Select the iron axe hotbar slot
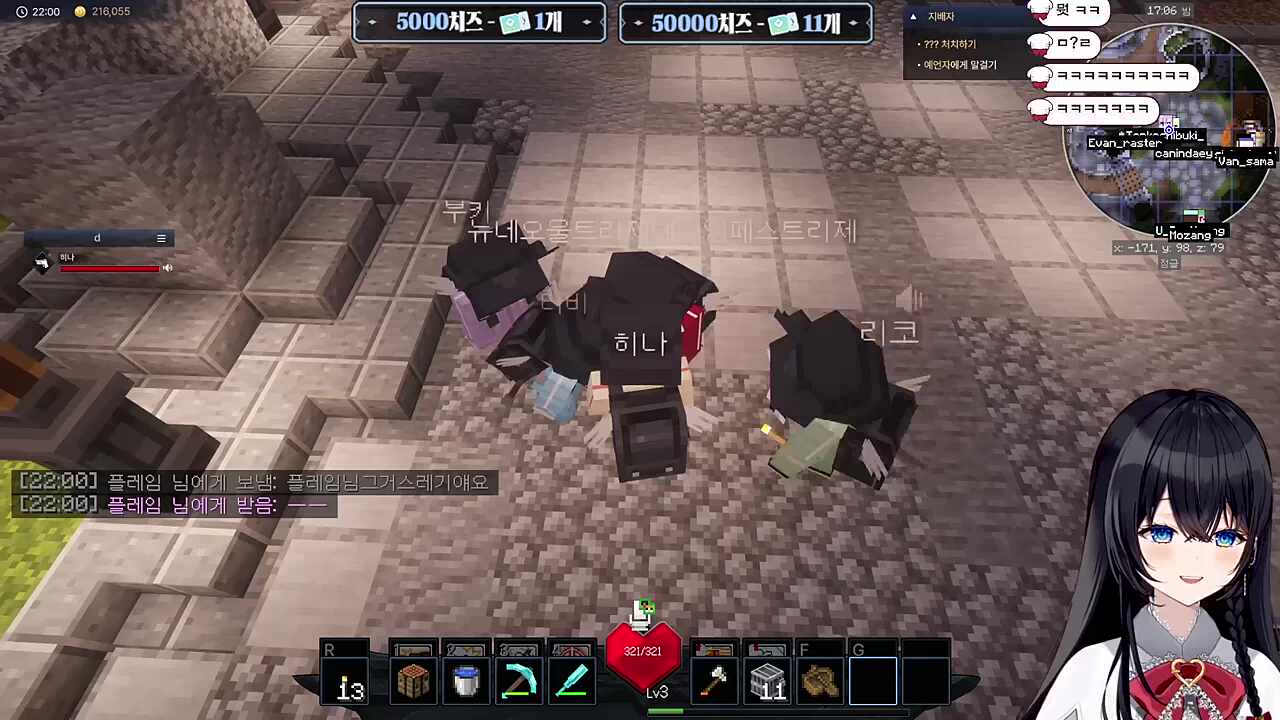The image size is (1280, 720). pyautogui.click(x=714, y=679)
